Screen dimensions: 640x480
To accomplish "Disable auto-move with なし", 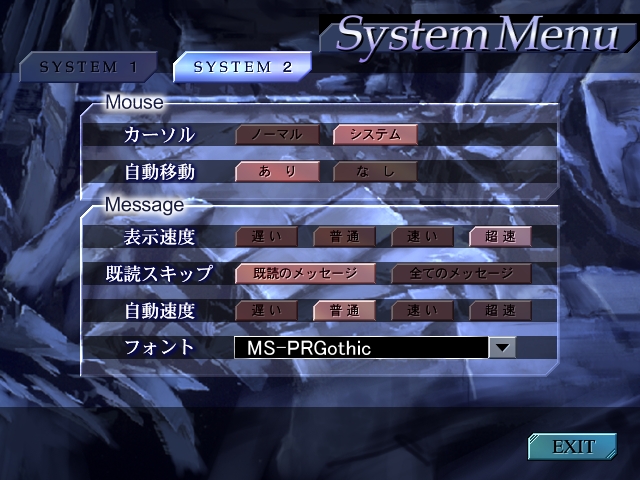I will (x=375, y=172).
